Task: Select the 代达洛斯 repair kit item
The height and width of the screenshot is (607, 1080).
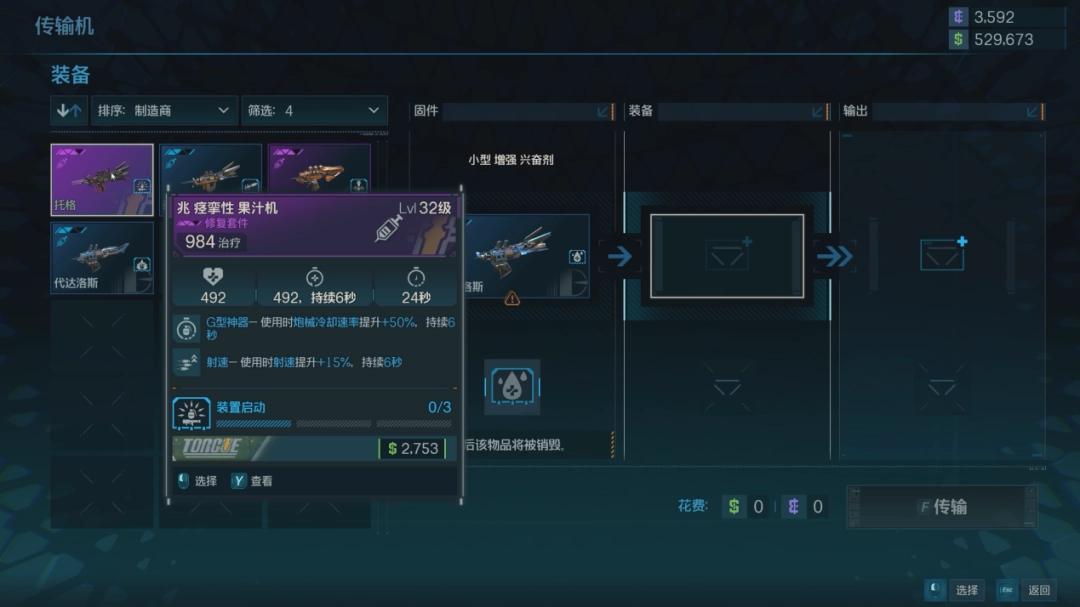Action: point(102,257)
